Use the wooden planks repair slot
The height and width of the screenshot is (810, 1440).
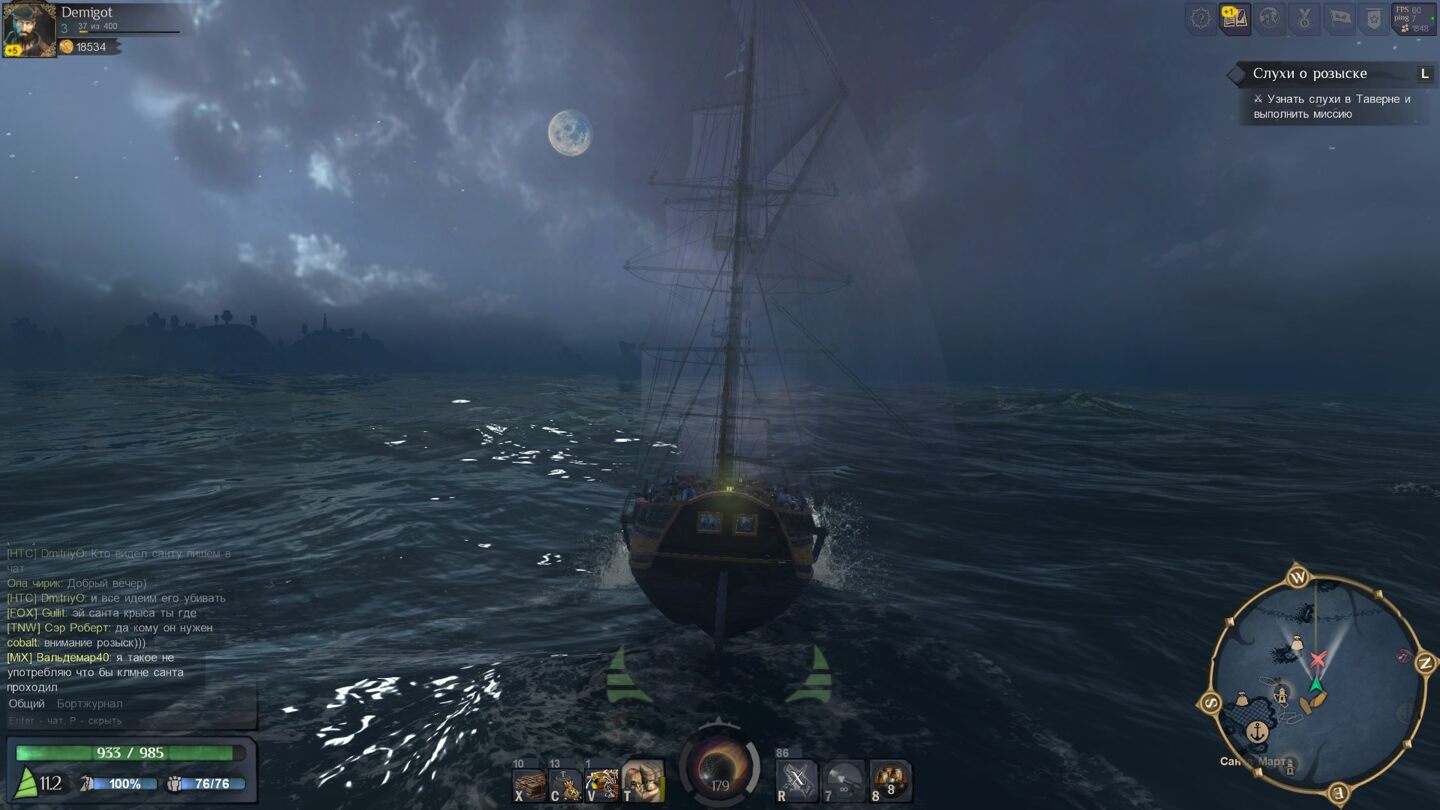click(x=530, y=783)
